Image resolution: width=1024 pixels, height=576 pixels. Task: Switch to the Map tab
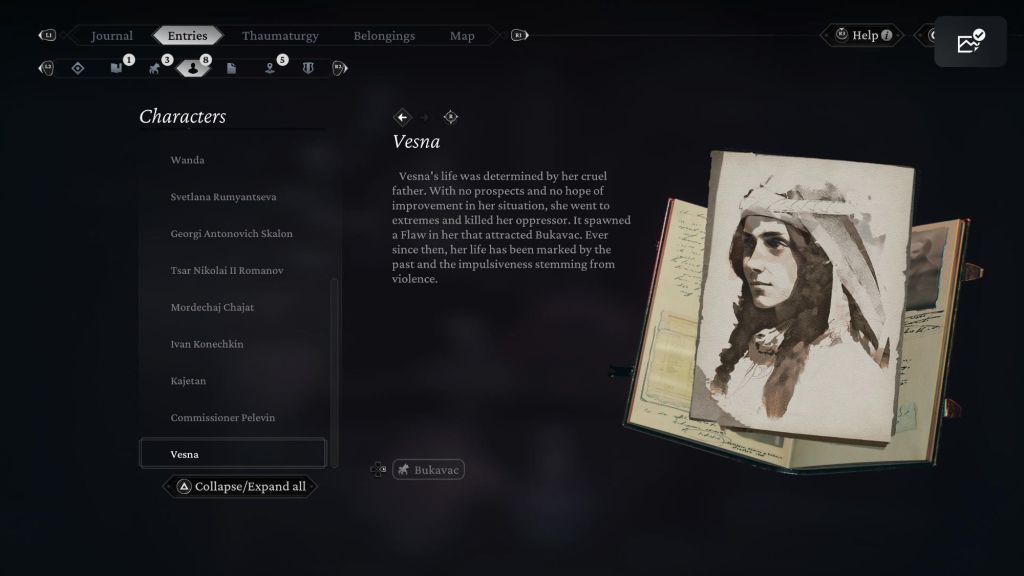tap(462, 36)
